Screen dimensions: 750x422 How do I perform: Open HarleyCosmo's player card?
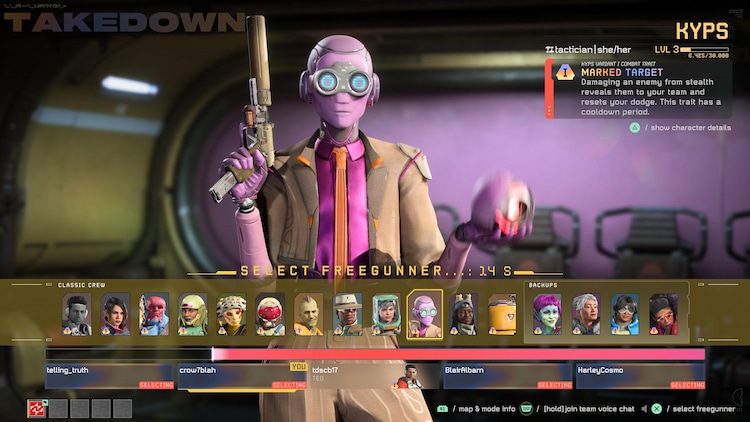point(640,376)
